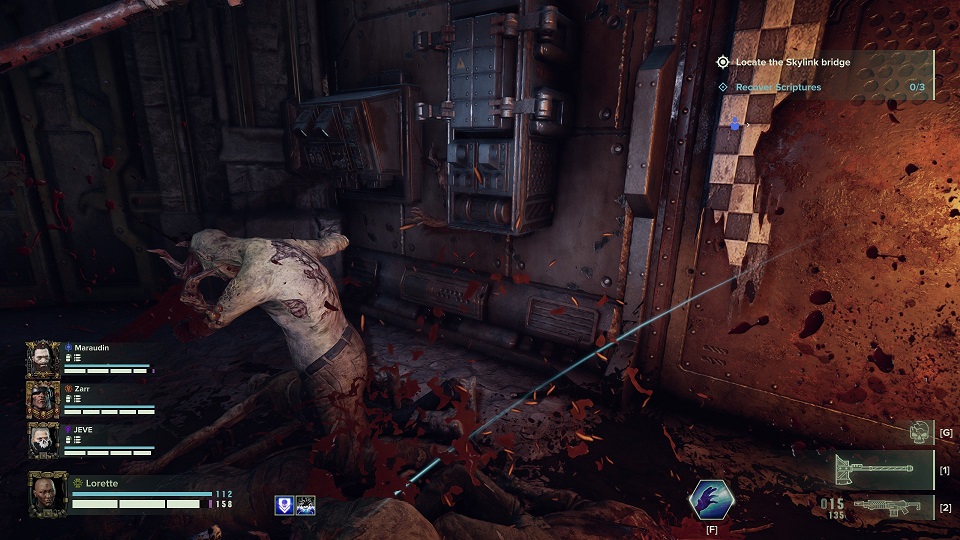Select the skull blitz grenade slot

pos(920,432)
